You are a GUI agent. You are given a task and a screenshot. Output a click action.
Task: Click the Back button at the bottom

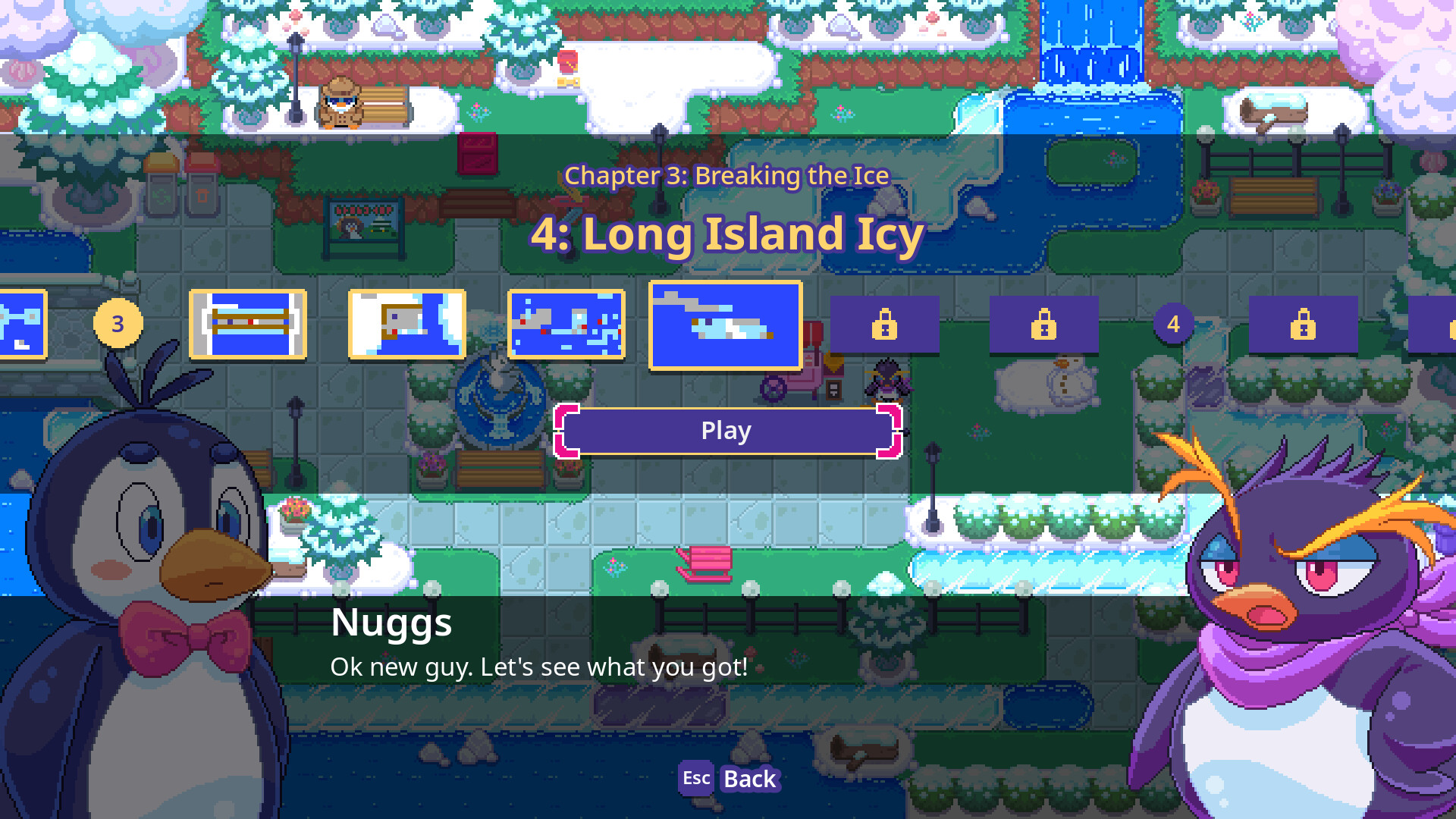749,779
